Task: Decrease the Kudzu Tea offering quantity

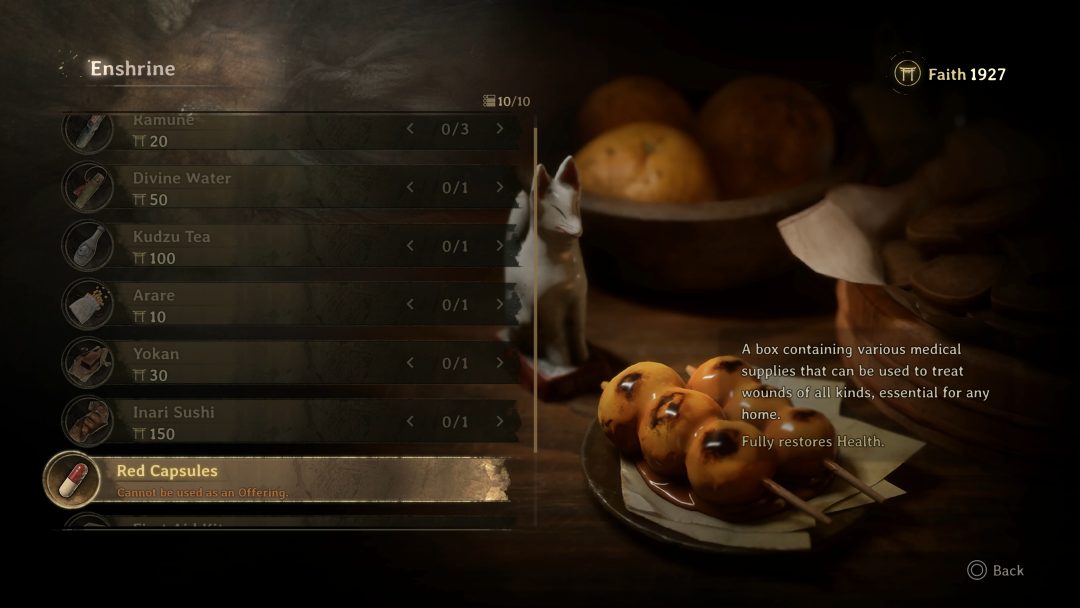Action: pos(410,246)
